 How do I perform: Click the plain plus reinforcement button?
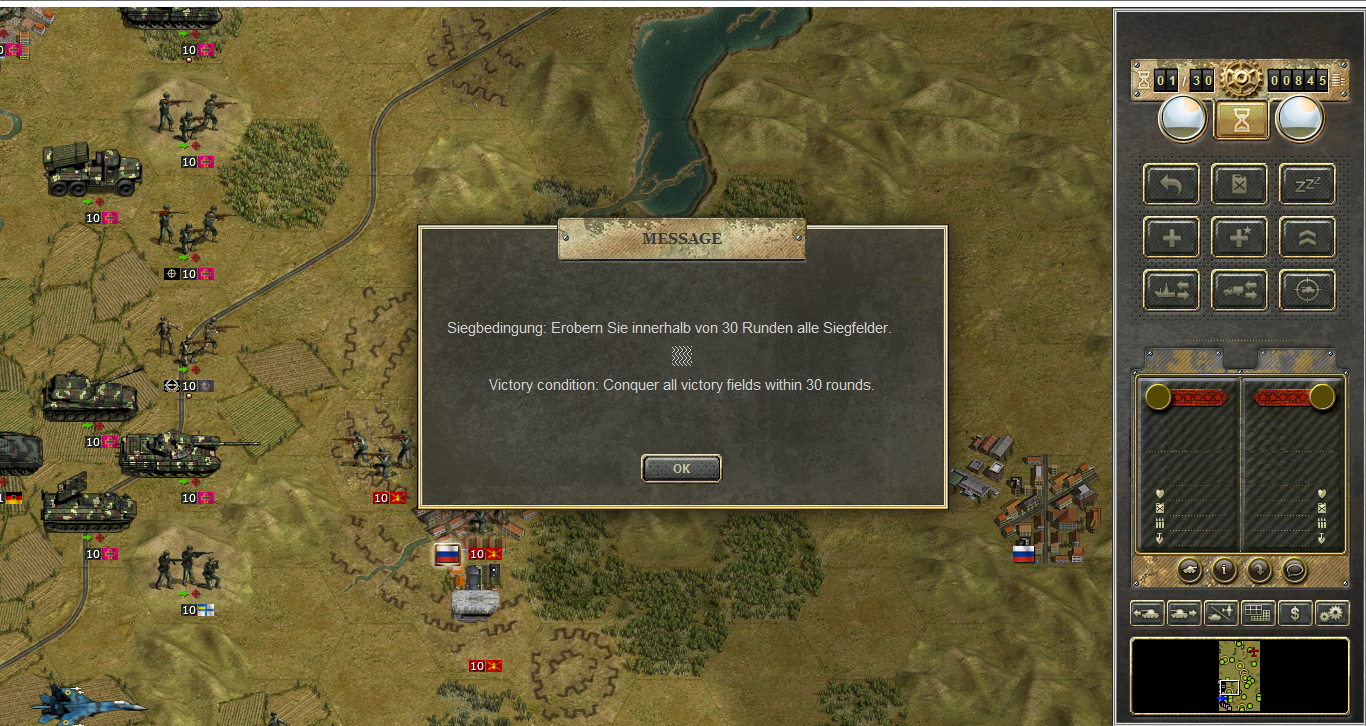[x=1171, y=238]
